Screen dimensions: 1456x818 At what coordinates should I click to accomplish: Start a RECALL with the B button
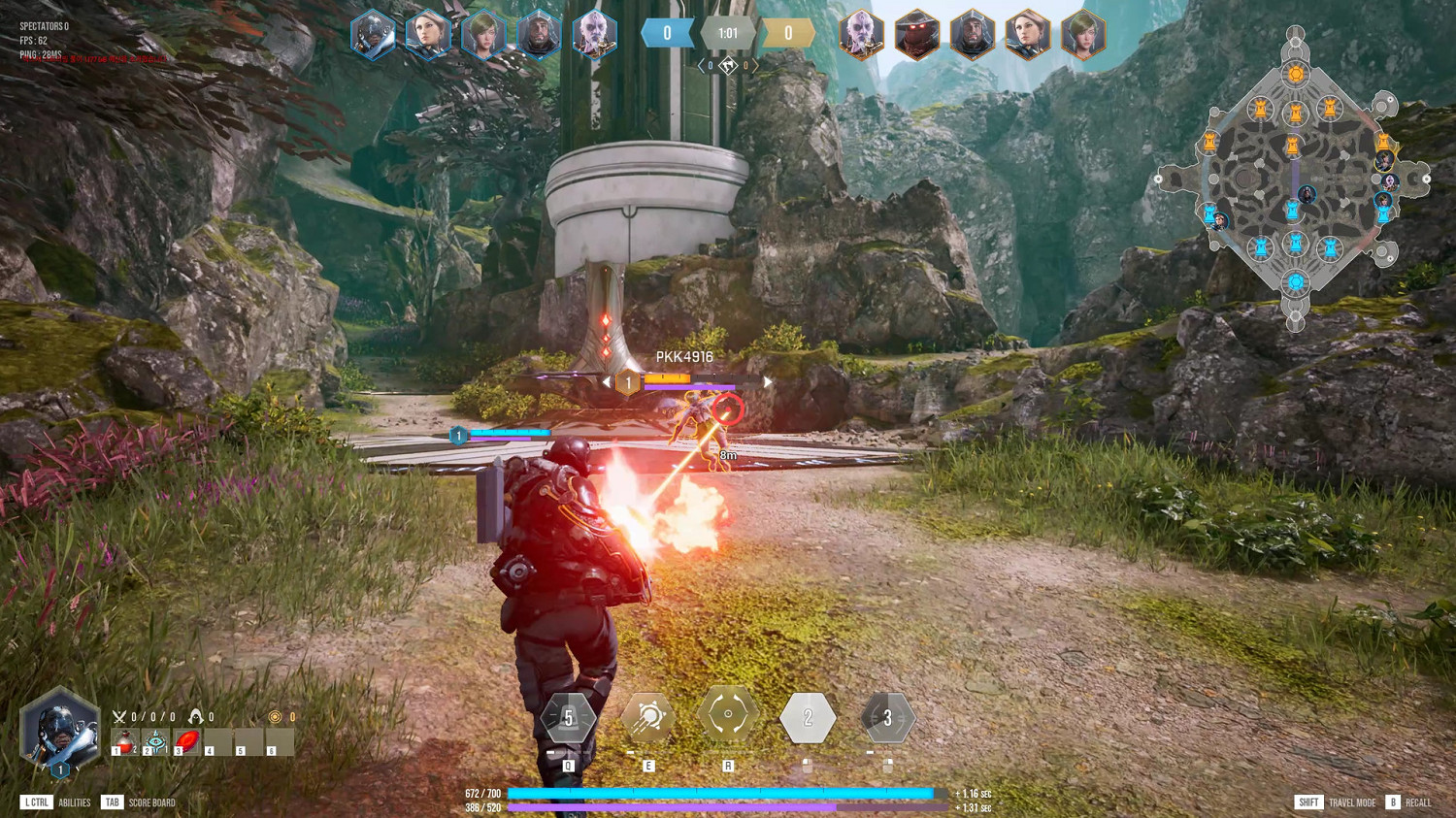pos(1394,802)
